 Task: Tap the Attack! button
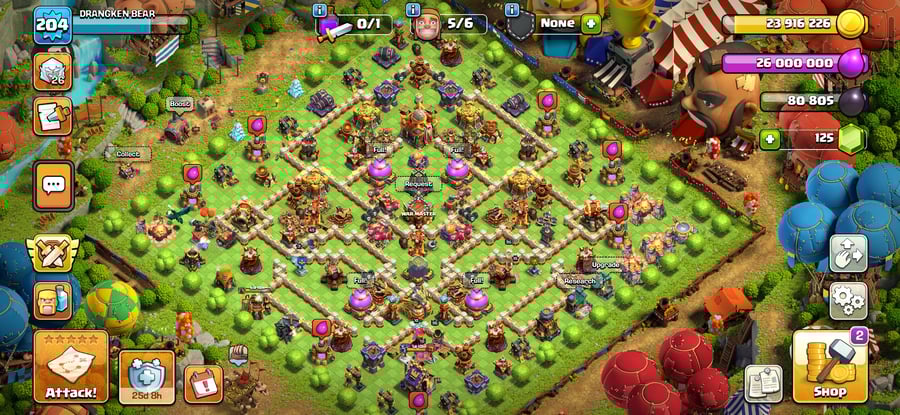tap(71, 367)
